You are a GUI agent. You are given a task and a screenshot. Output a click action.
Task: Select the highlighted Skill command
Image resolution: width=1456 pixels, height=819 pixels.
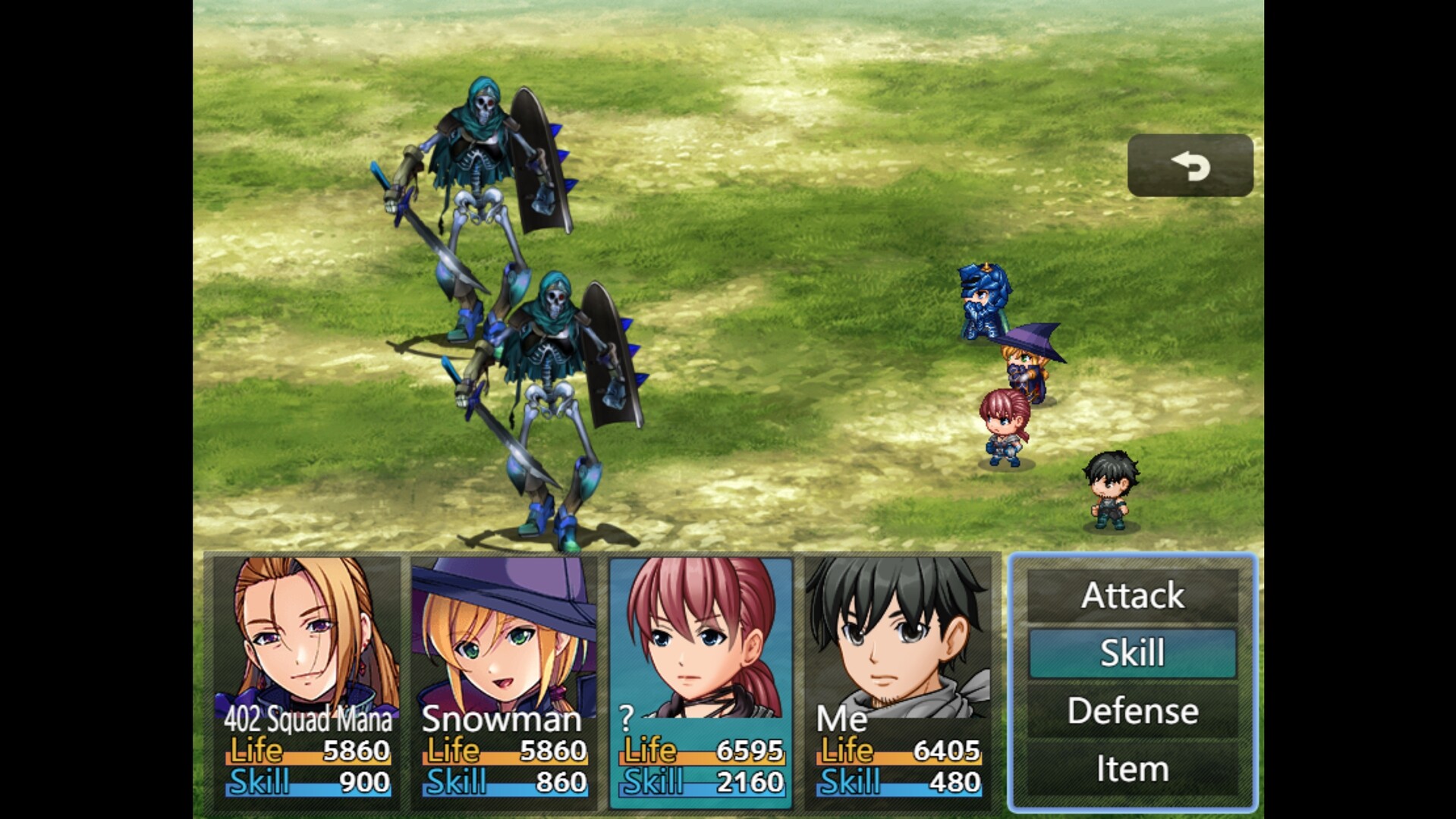pos(1131,652)
